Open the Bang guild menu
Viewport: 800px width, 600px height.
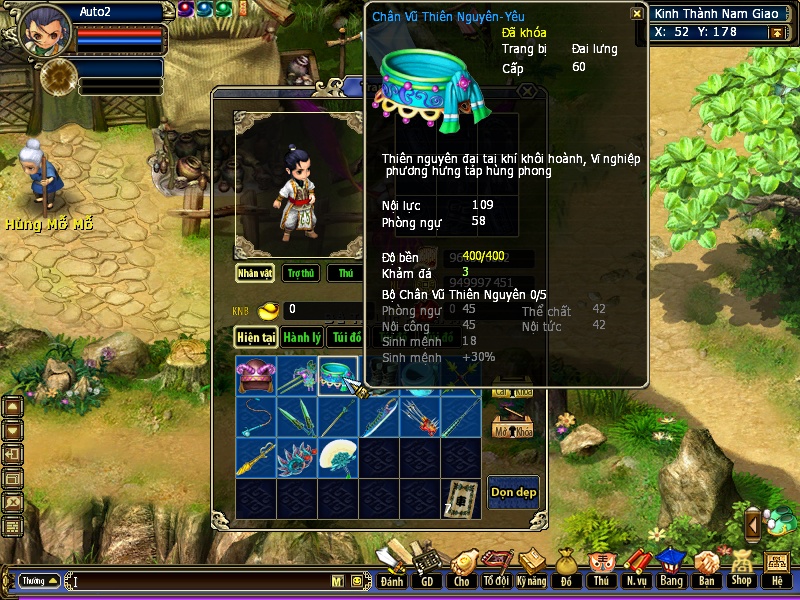[x=670, y=570]
